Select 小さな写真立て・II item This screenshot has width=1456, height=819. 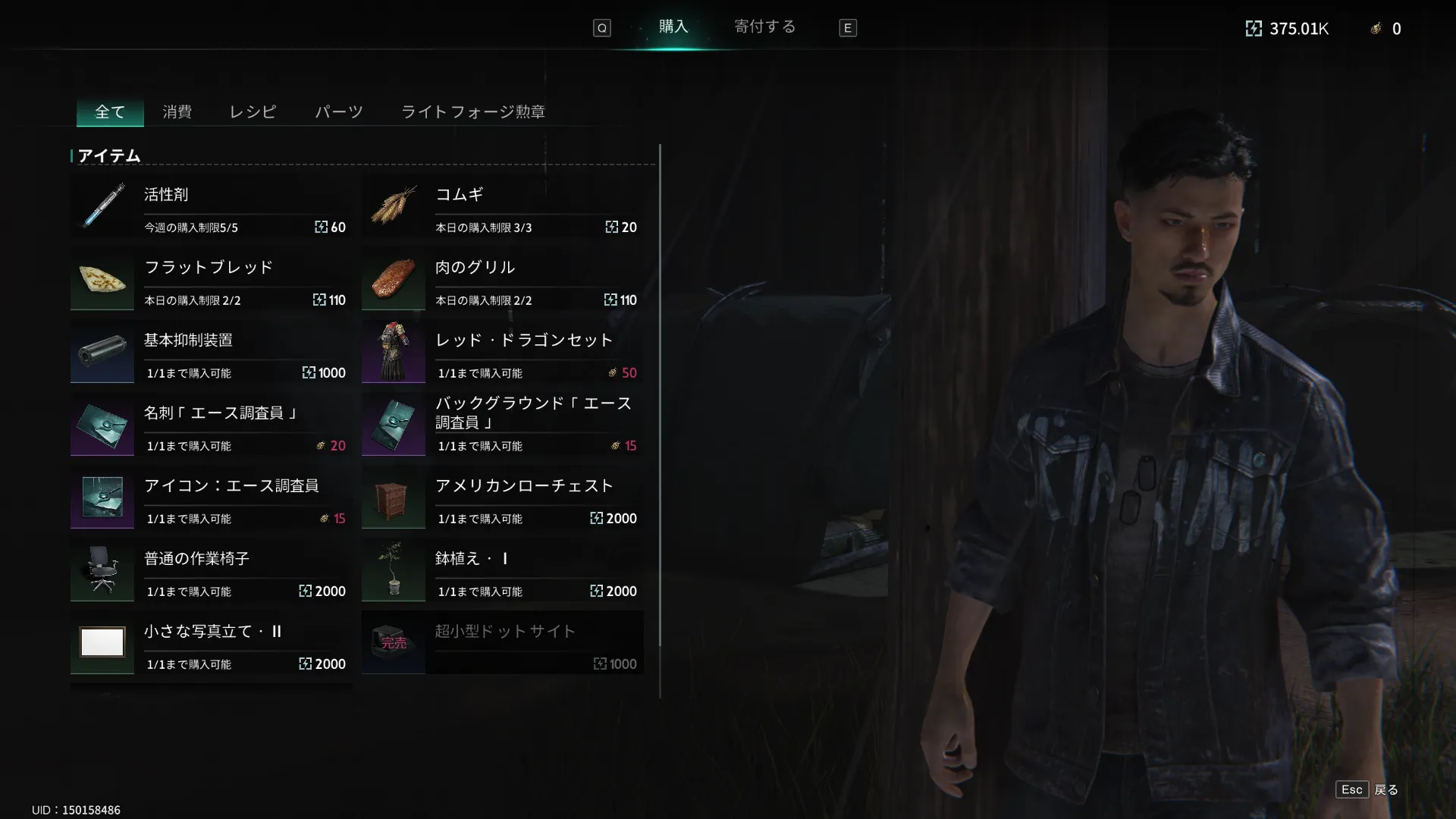pyautogui.click(x=211, y=645)
